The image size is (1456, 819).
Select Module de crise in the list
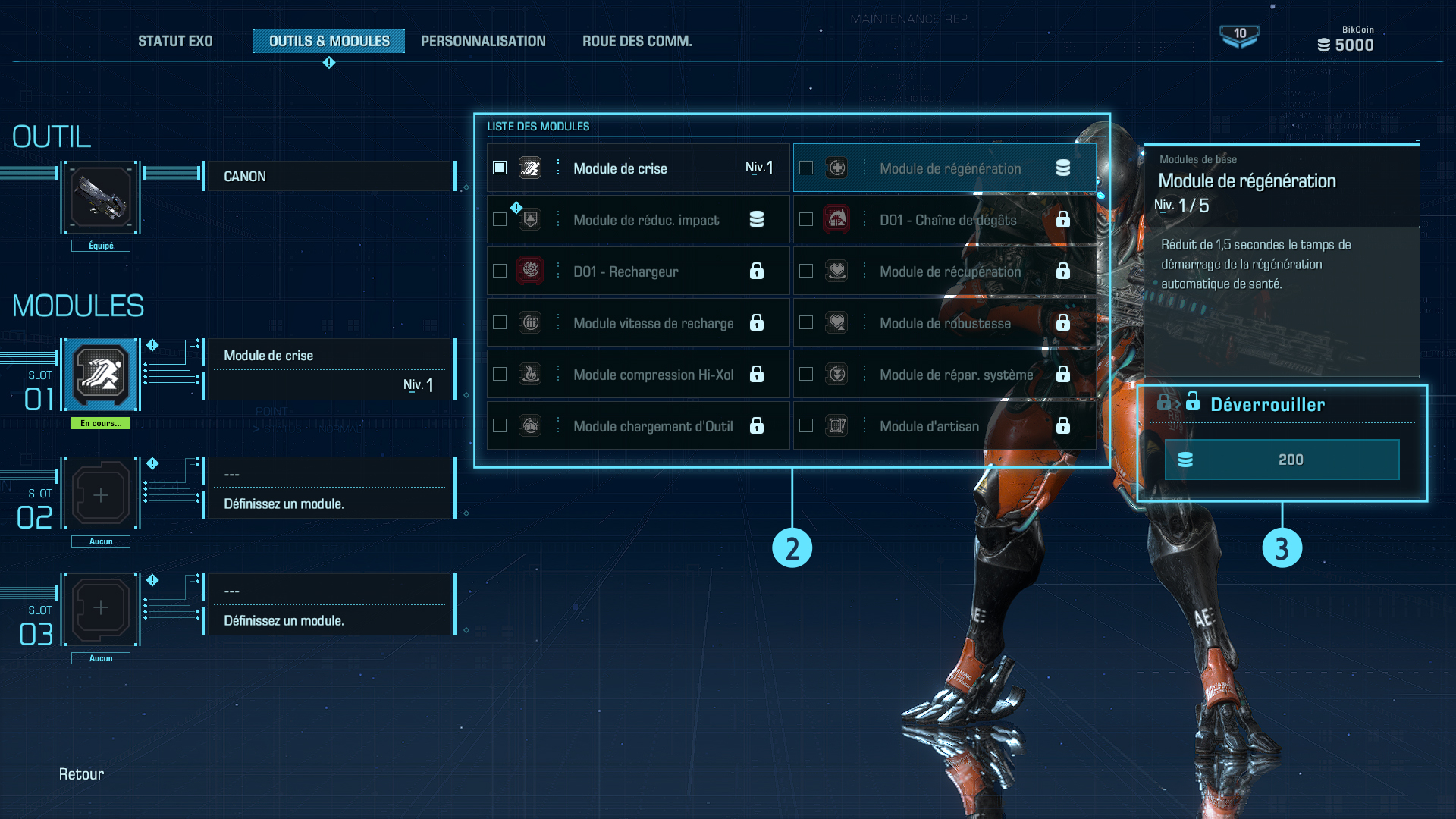pos(637,168)
